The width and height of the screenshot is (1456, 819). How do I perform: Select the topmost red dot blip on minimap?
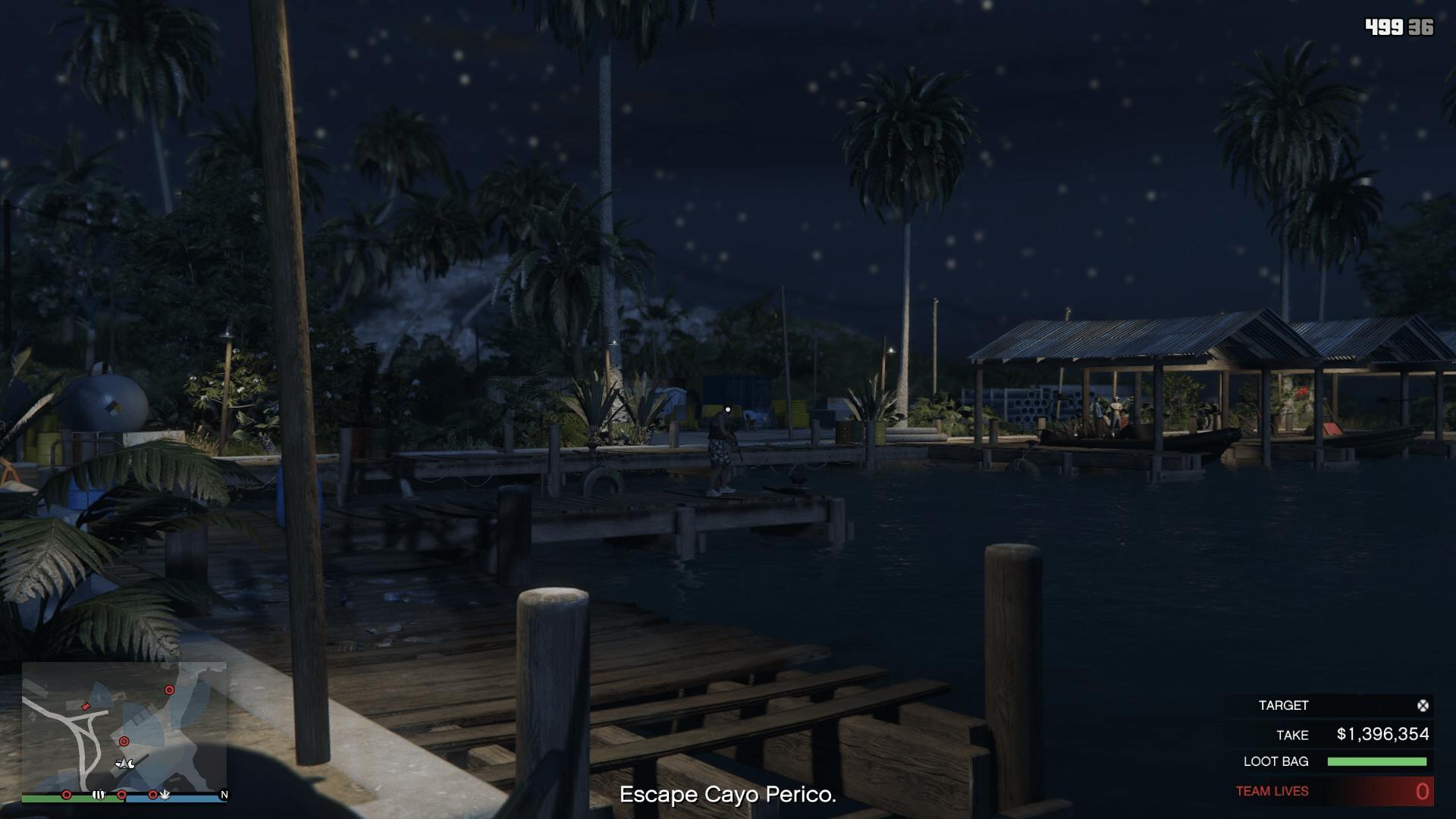click(x=169, y=690)
